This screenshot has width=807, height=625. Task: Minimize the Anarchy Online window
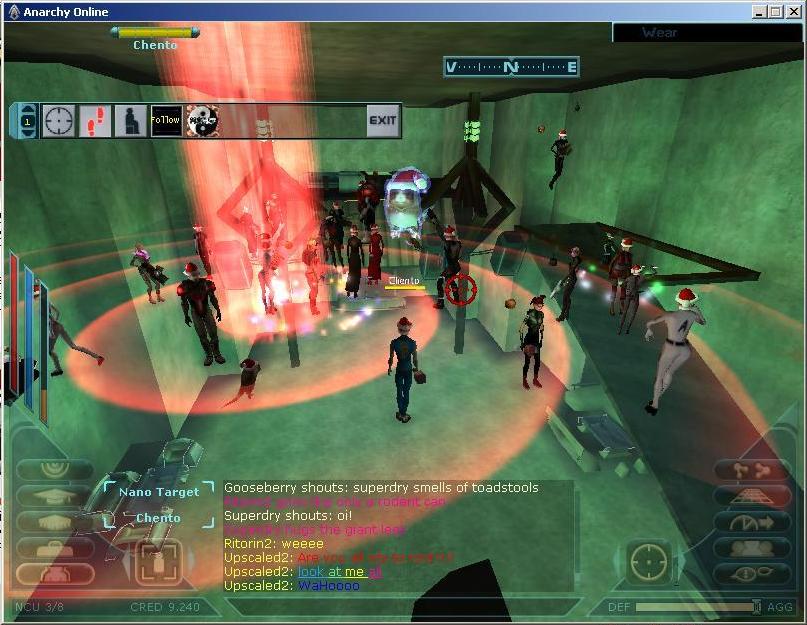760,12
